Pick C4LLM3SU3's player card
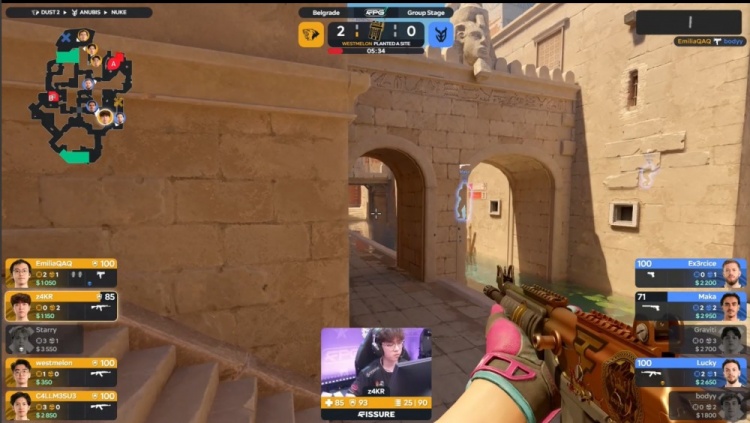 [x=61, y=405]
